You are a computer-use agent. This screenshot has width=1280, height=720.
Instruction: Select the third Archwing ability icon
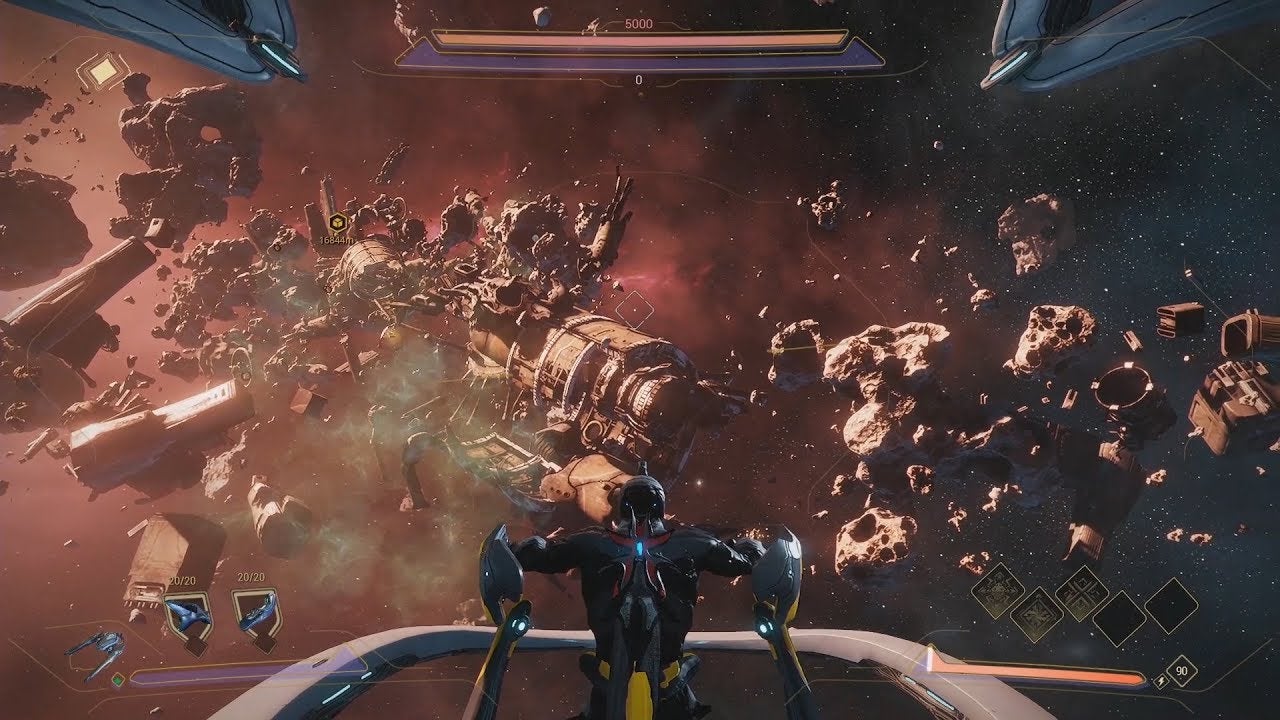(1080, 596)
